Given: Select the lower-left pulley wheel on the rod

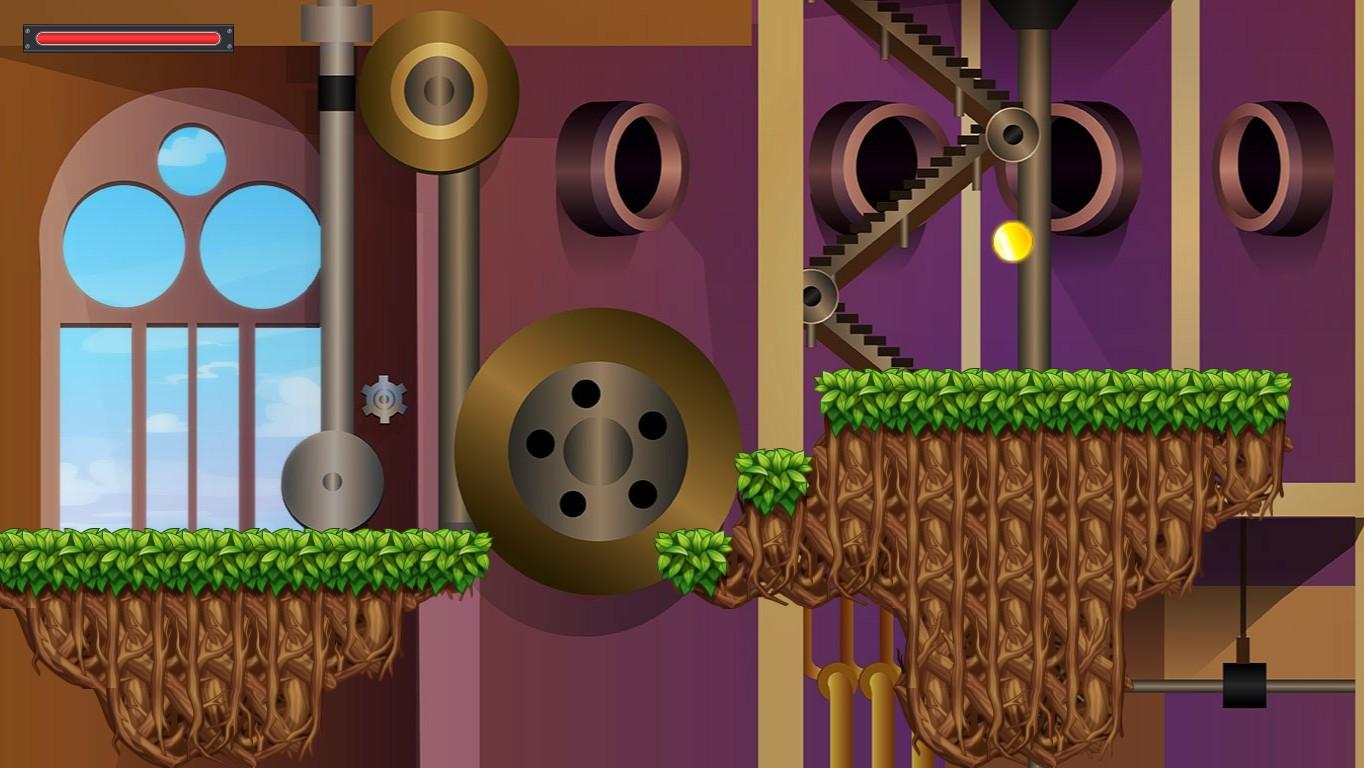Looking at the screenshot, I should (x=334, y=480).
